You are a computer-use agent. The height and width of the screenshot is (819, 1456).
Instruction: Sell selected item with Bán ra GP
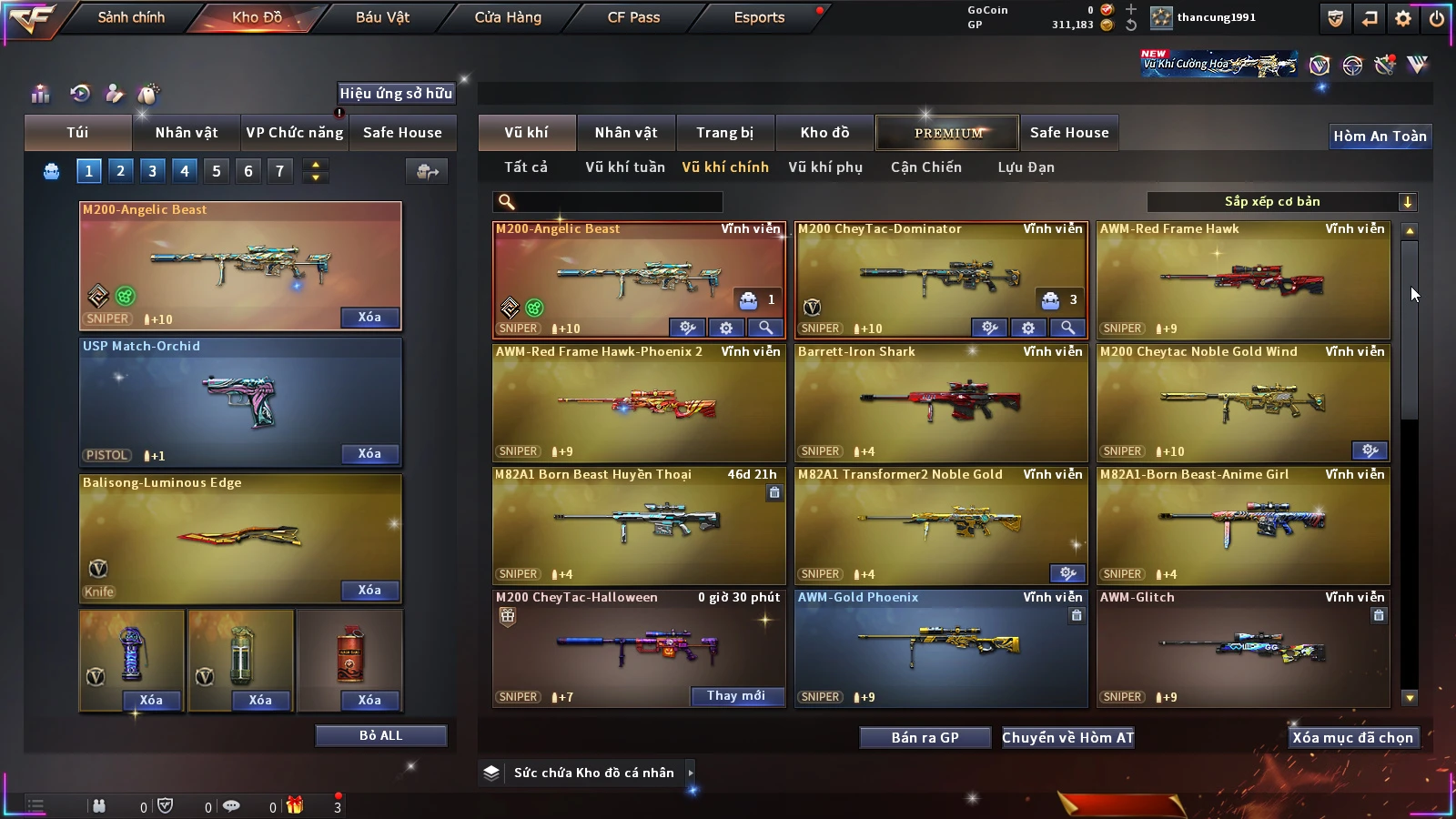pos(925,738)
